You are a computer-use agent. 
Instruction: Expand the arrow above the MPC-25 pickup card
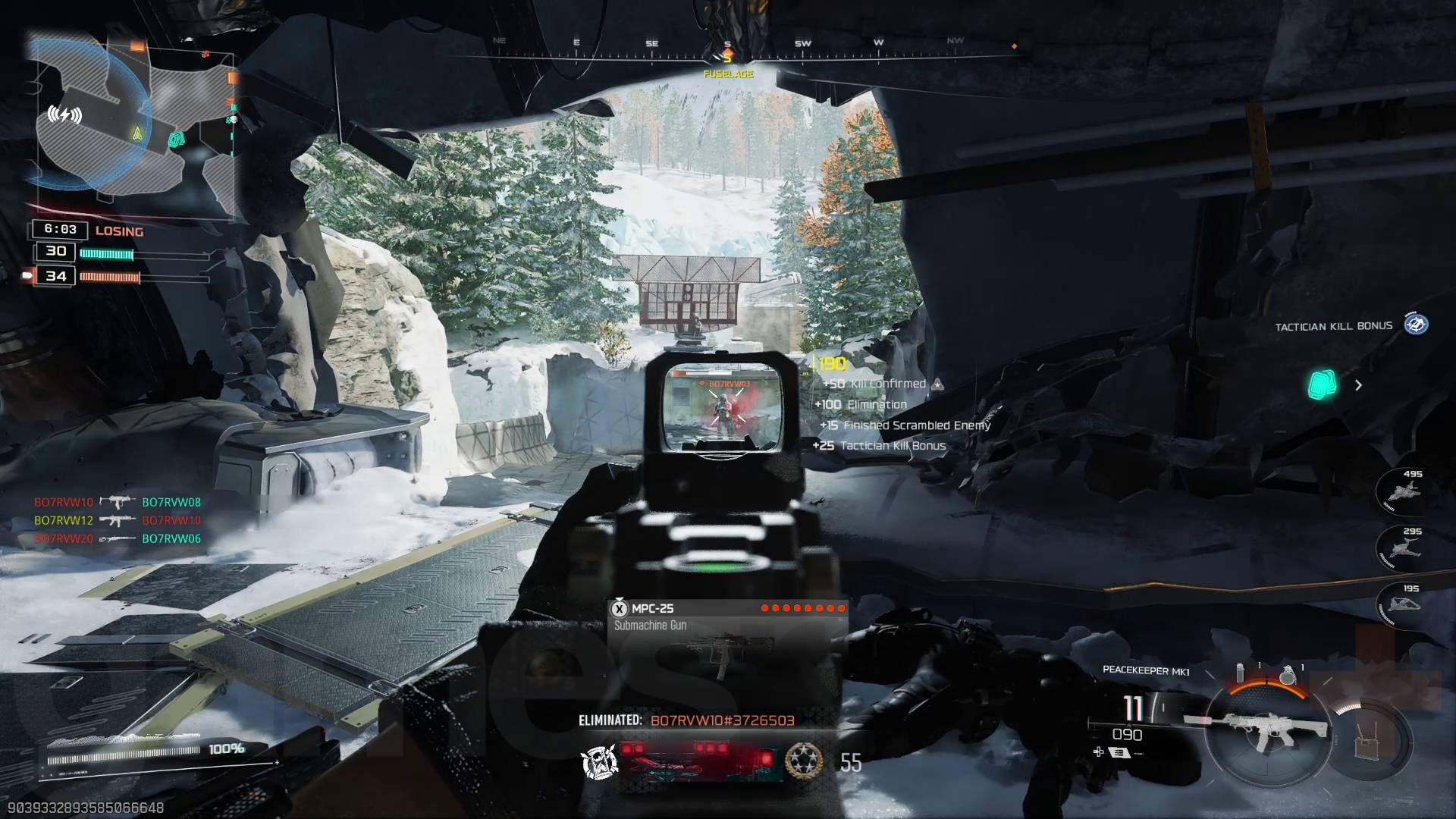[619, 598]
